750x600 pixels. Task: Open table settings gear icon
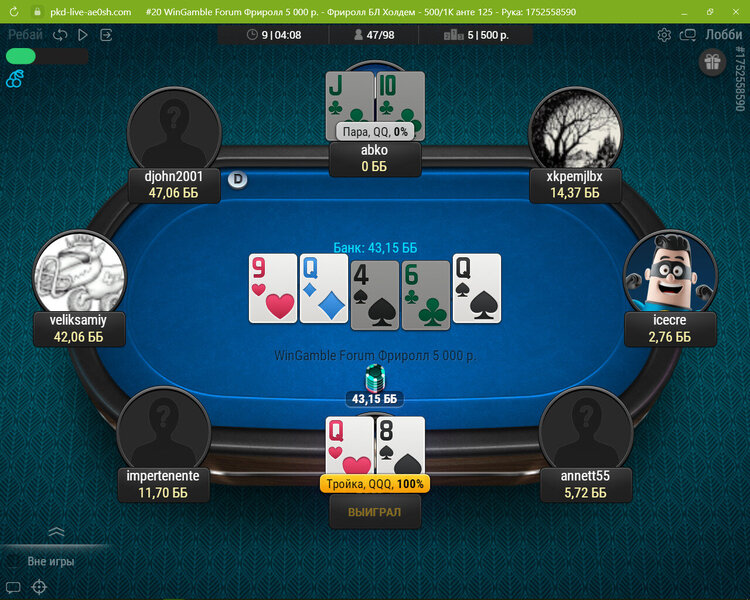pyautogui.click(x=664, y=34)
